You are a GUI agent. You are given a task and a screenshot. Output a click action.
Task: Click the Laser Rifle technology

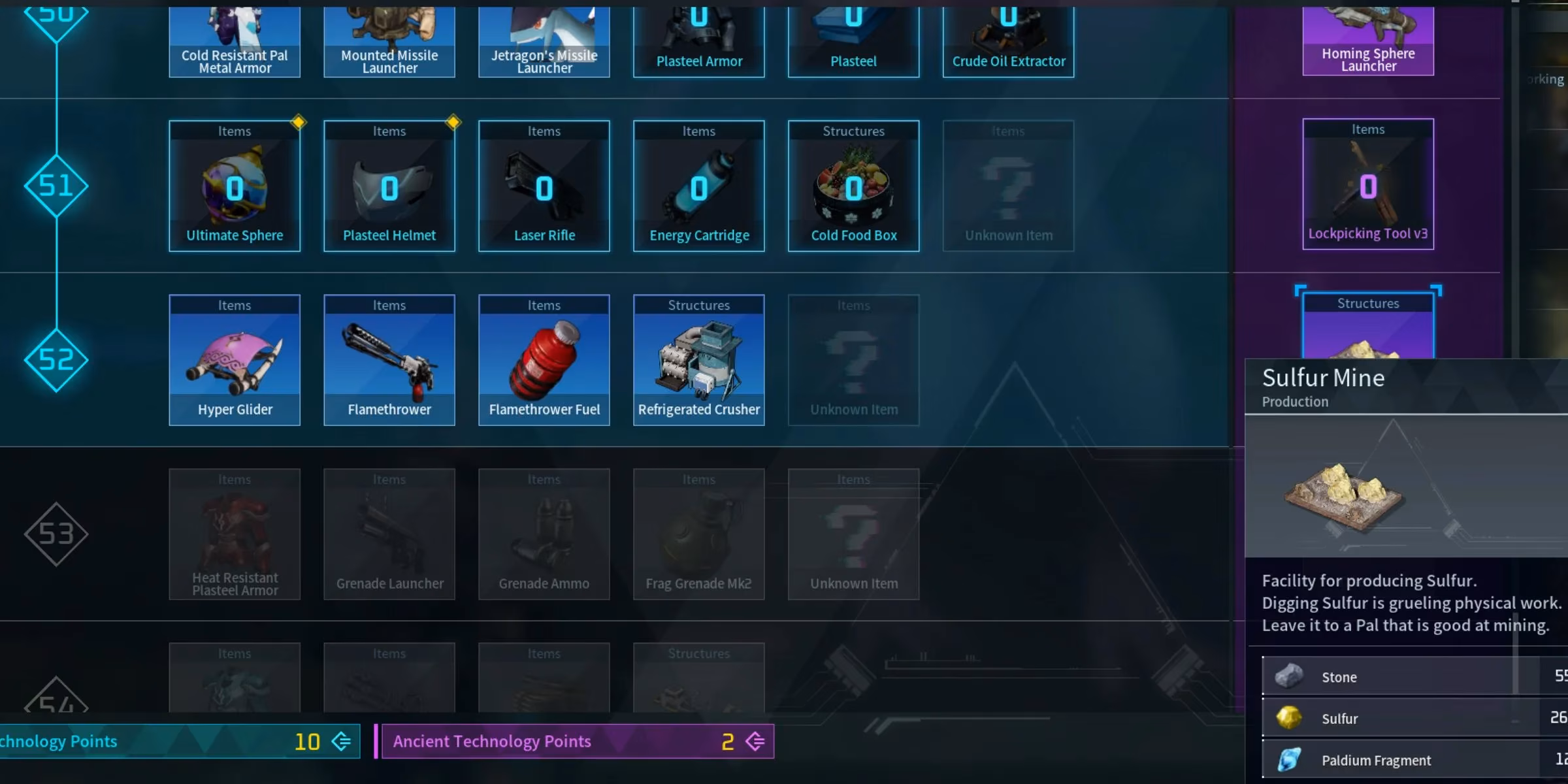[544, 186]
